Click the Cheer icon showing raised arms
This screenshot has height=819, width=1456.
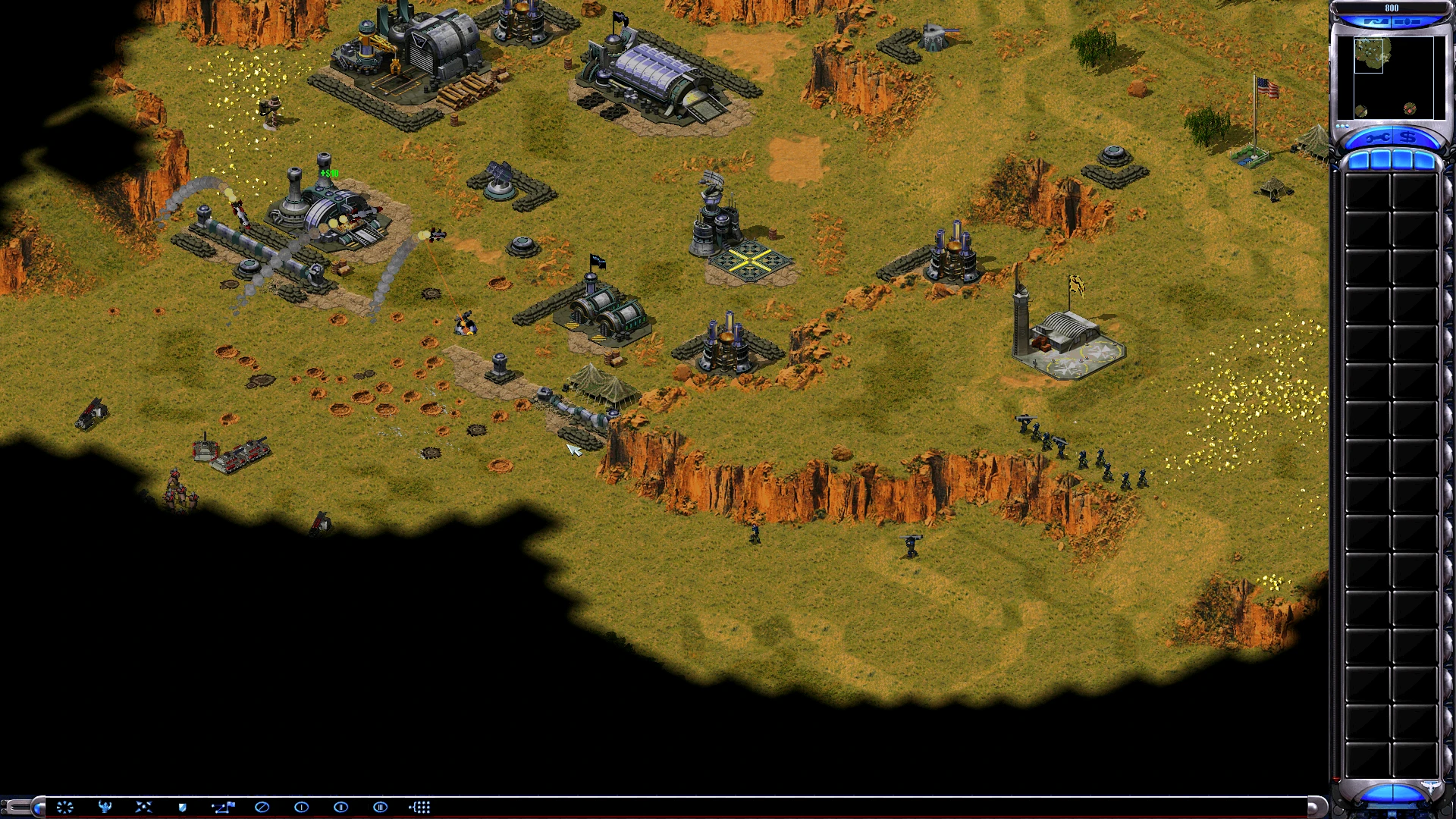(x=104, y=807)
